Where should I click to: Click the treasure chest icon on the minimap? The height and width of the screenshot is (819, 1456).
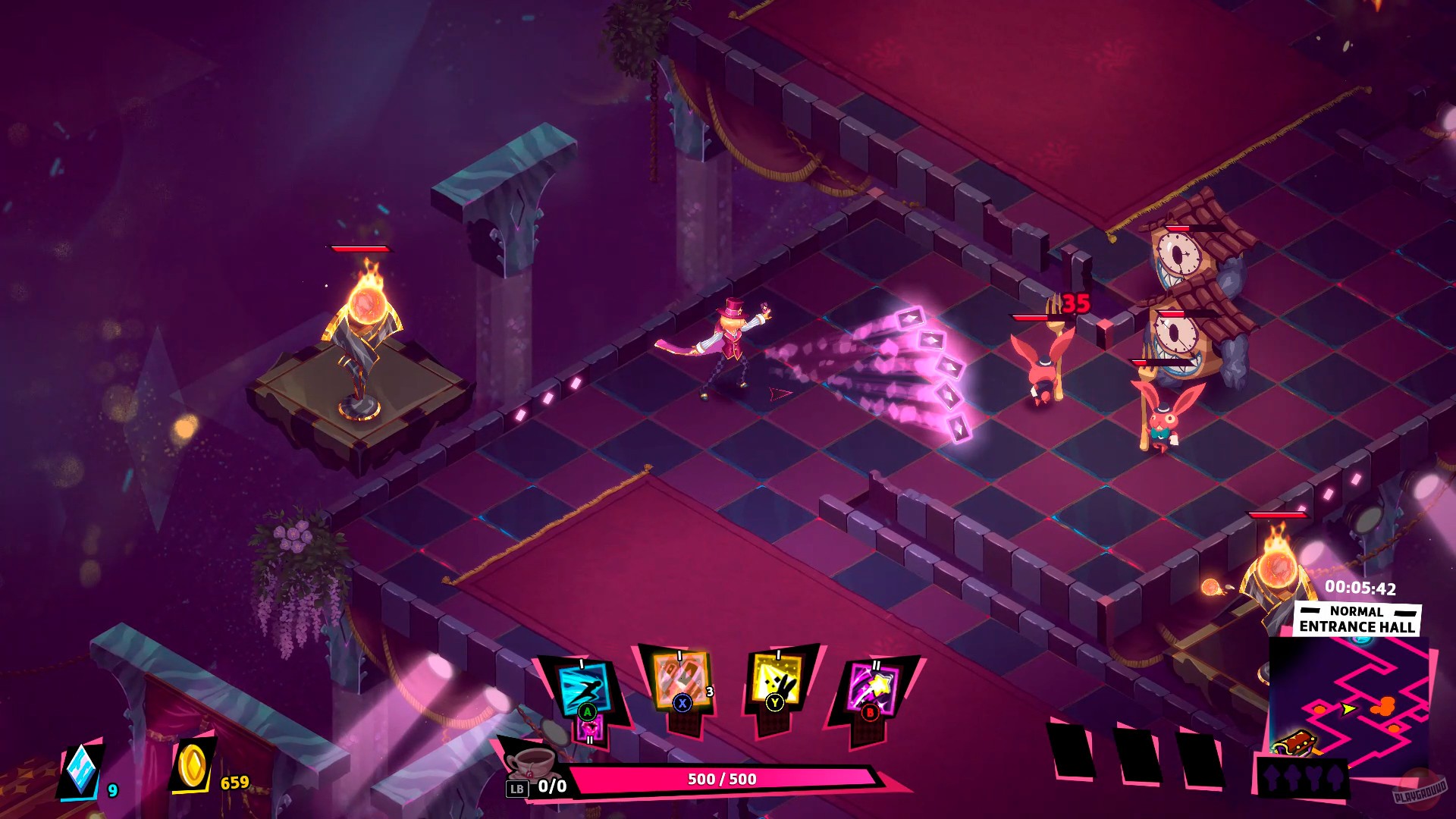pos(1296,745)
